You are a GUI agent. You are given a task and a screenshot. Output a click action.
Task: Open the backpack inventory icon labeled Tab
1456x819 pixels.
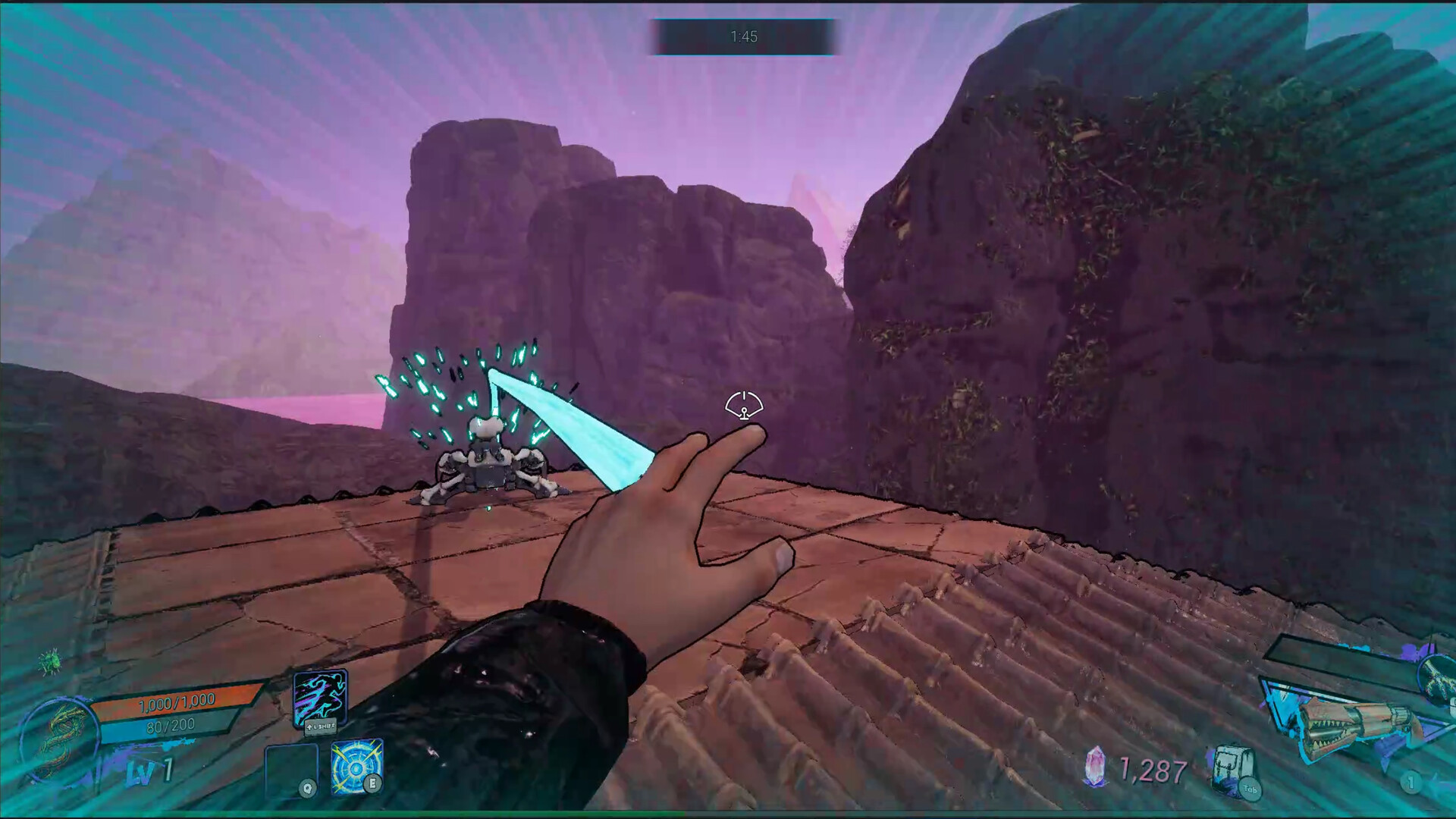click(1232, 764)
